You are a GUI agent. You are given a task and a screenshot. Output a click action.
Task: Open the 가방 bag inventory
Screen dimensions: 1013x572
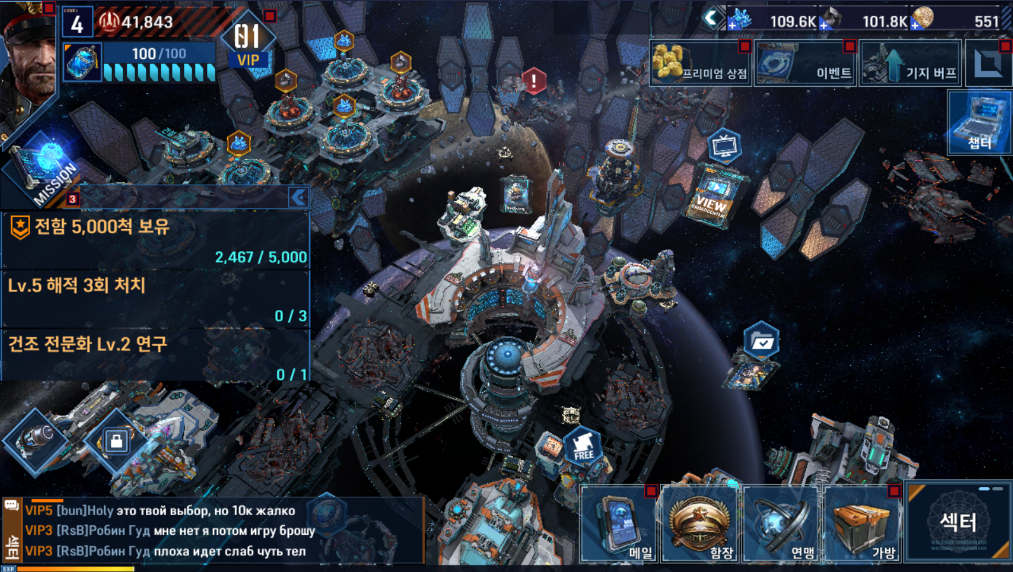[x=862, y=525]
